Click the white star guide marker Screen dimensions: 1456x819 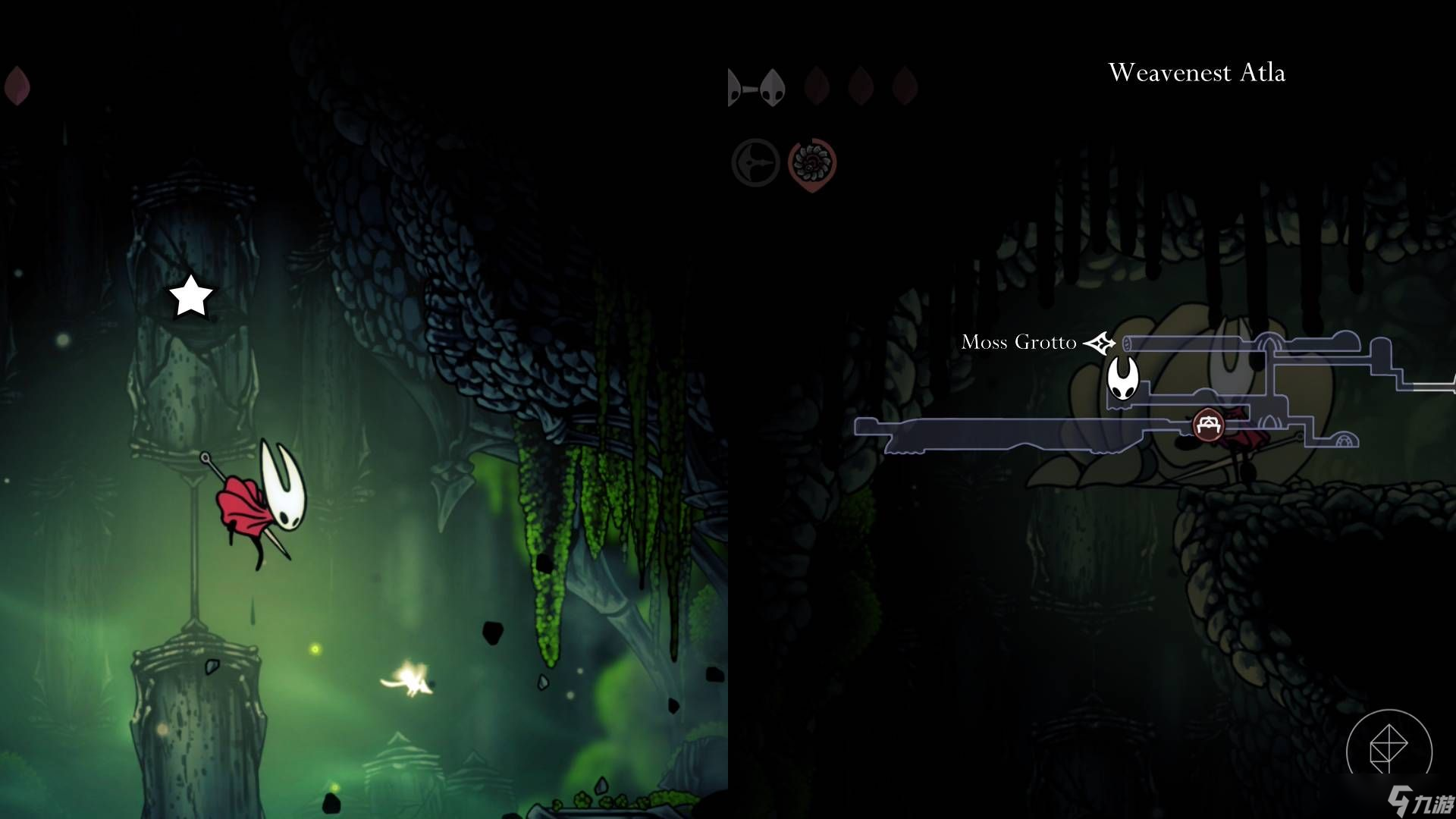coord(190,296)
